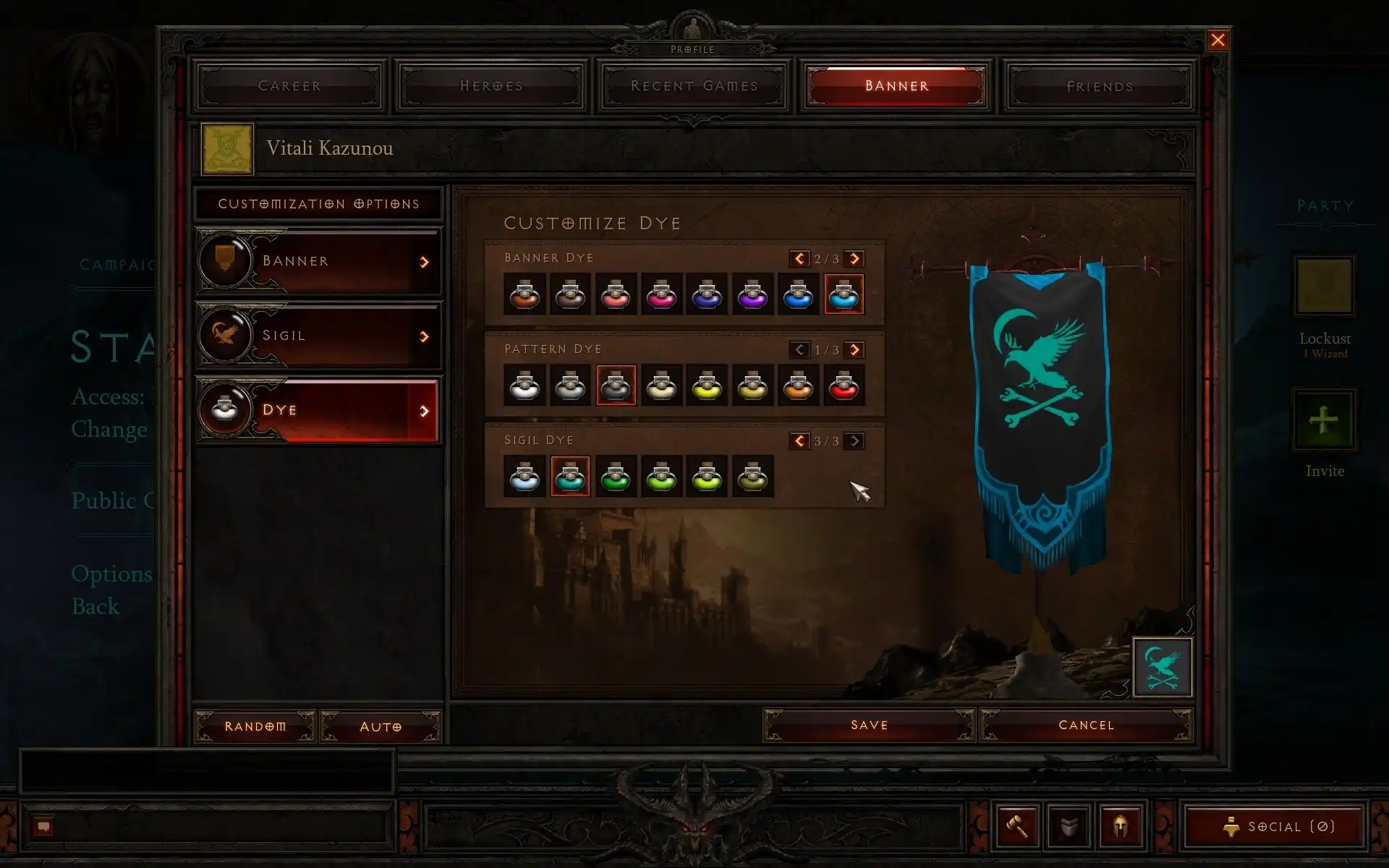
Task: Open the Heroes tab
Action: tap(491, 86)
